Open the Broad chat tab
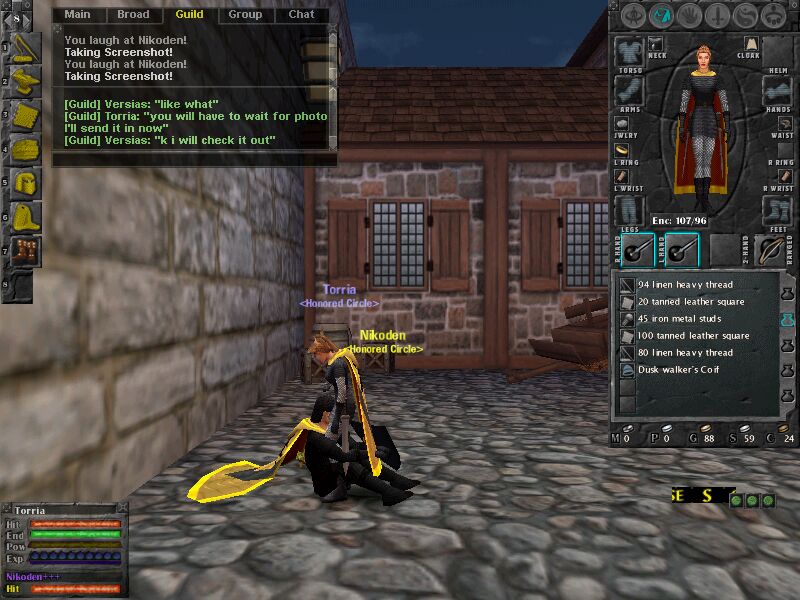The height and width of the screenshot is (600, 800). click(x=133, y=15)
